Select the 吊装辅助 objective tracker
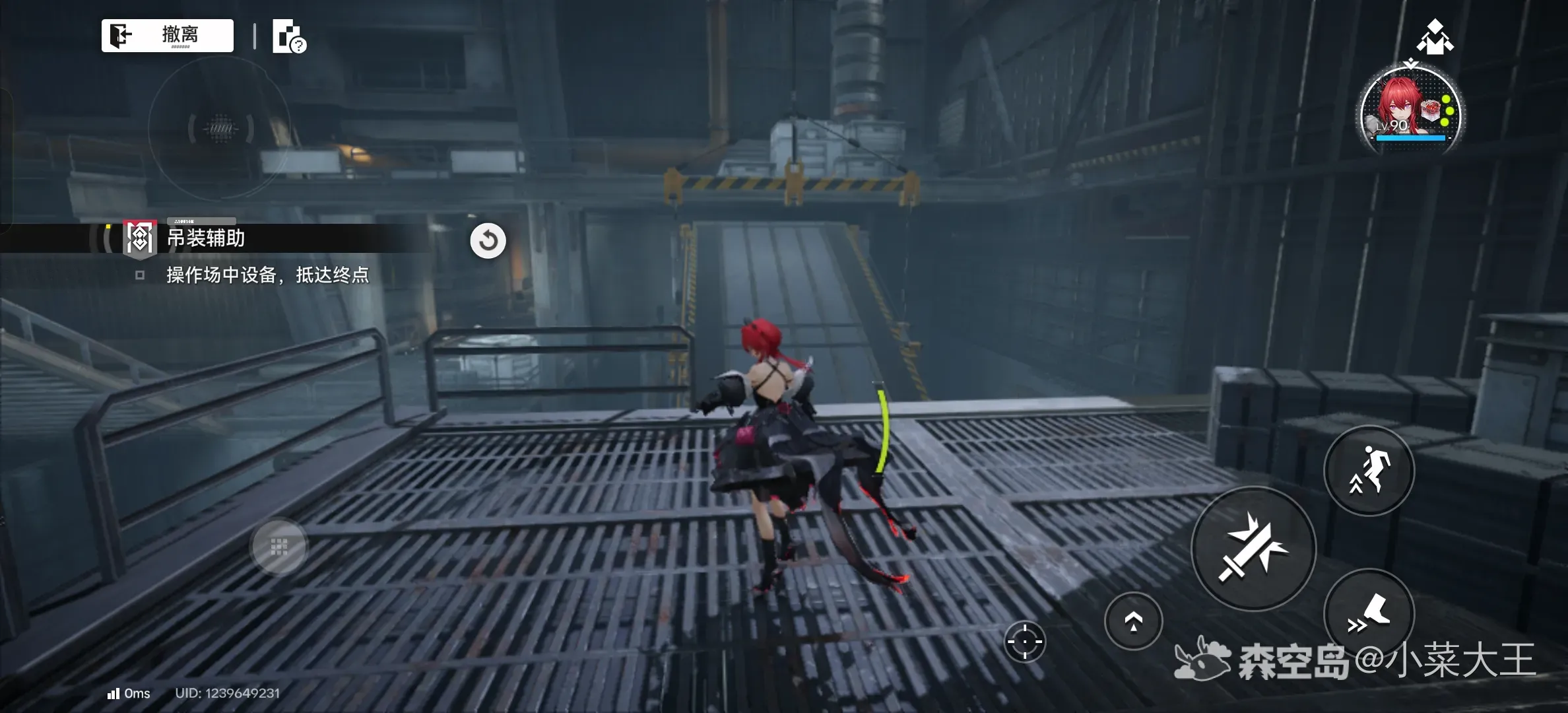 [206, 238]
